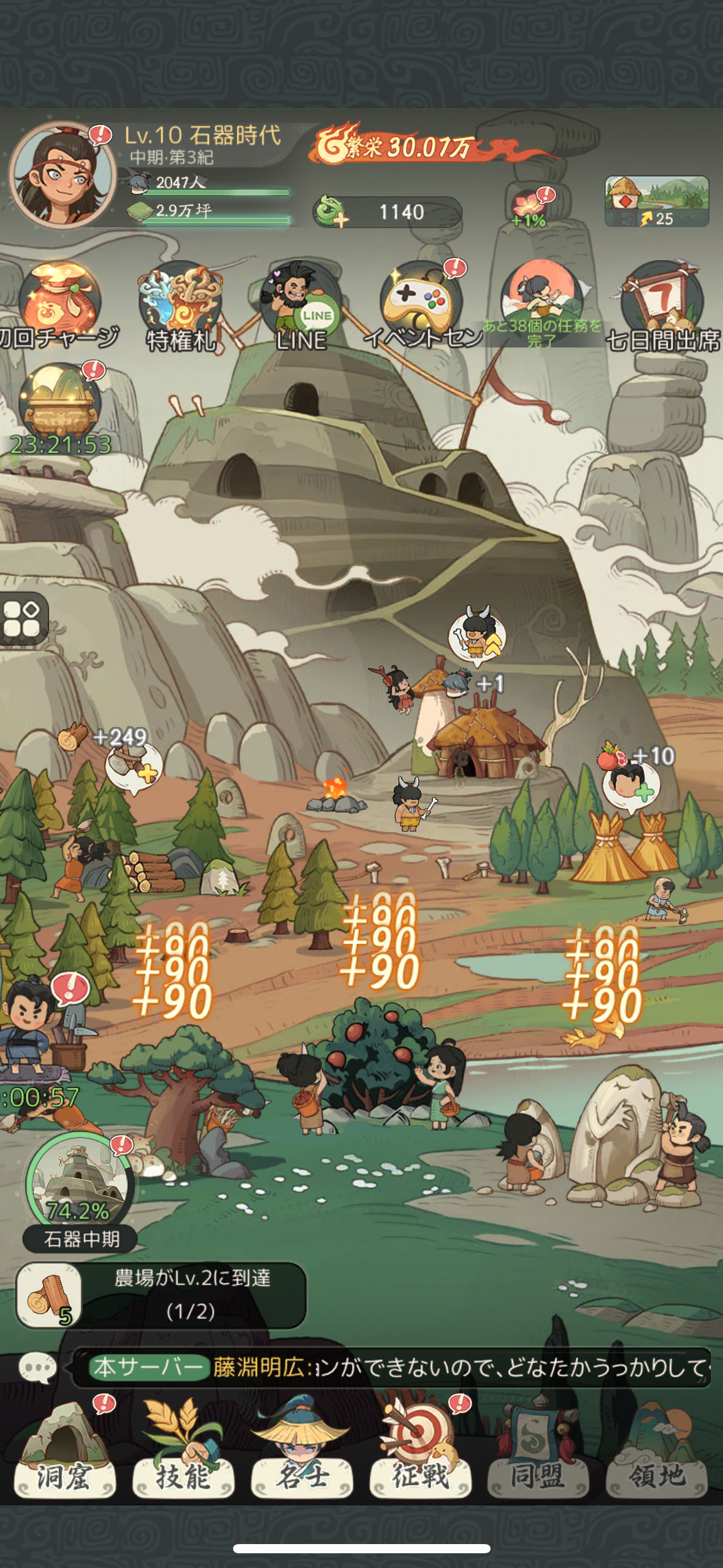Screen dimensions: 723x1568
Task: Select the farm Lv.2 quest tracker
Action: (x=161, y=1294)
